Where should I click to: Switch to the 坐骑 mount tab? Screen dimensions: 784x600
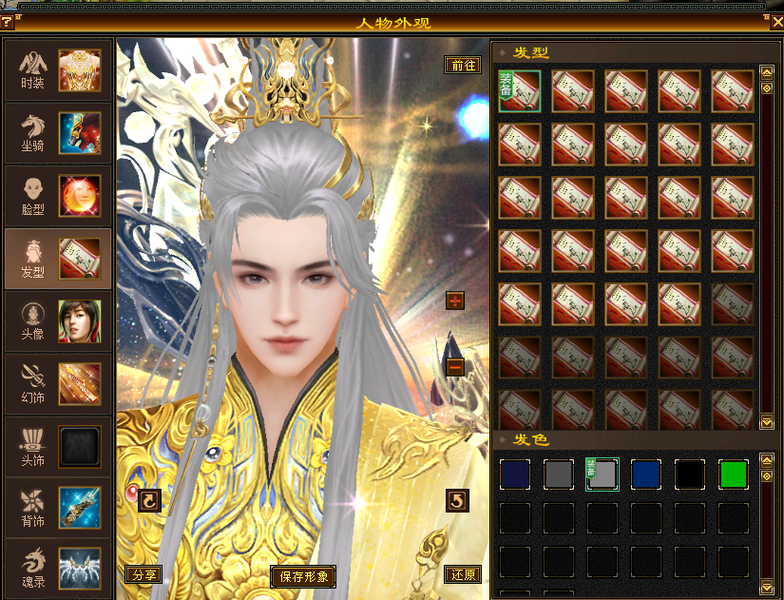(x=58, y=133)
